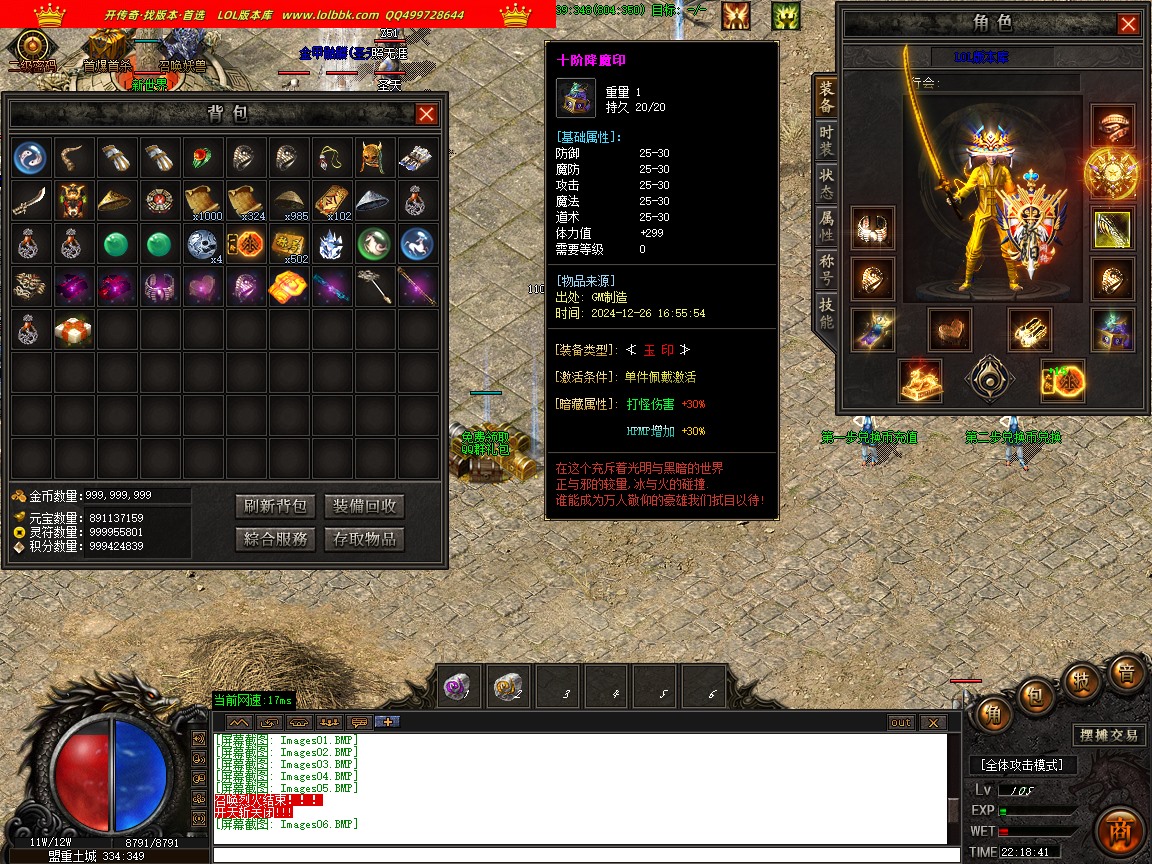
Task: Open 装備回收 equipment recycling
Action: (x=364, y=506)
